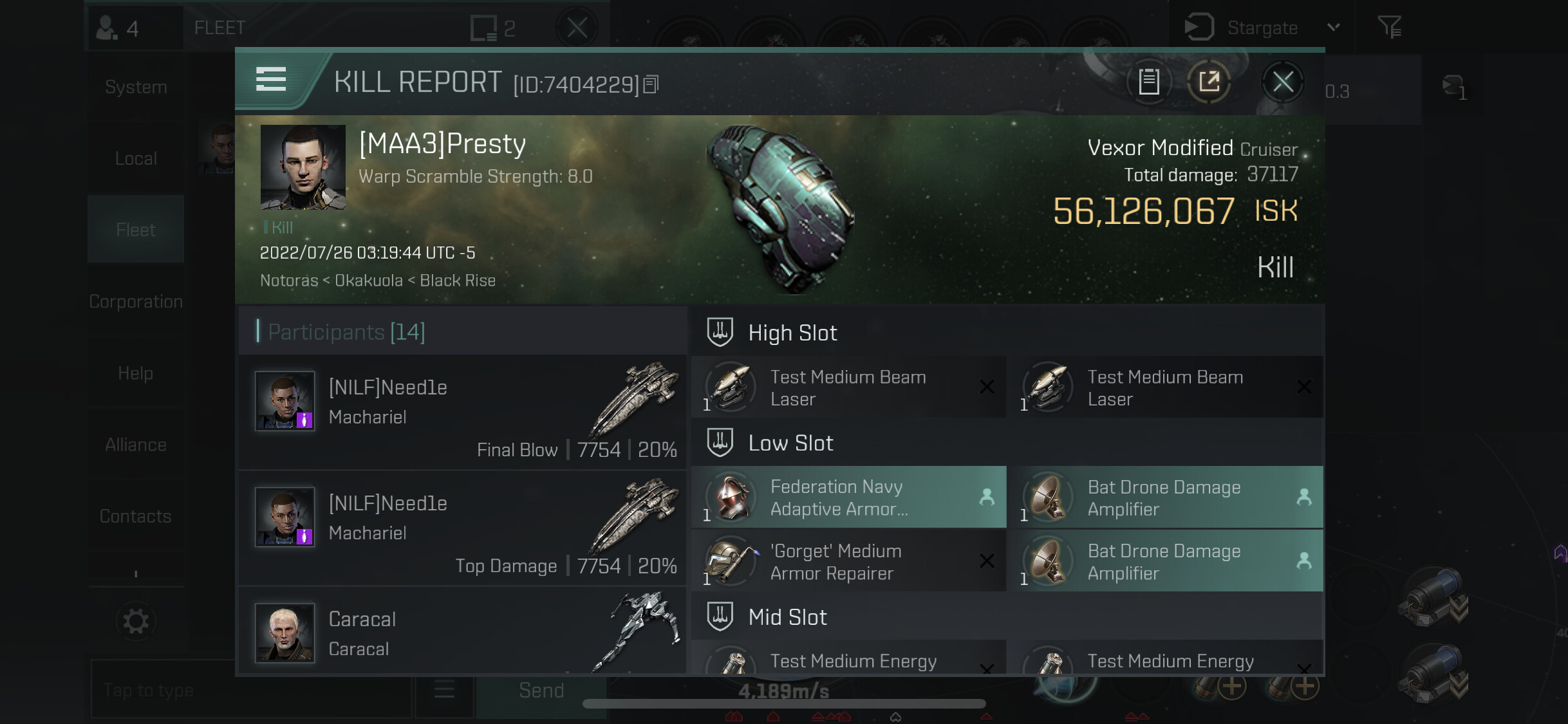The image size is (1568, 724).
Task: Open the kill report hamburger menu
Action: point(271,79)
